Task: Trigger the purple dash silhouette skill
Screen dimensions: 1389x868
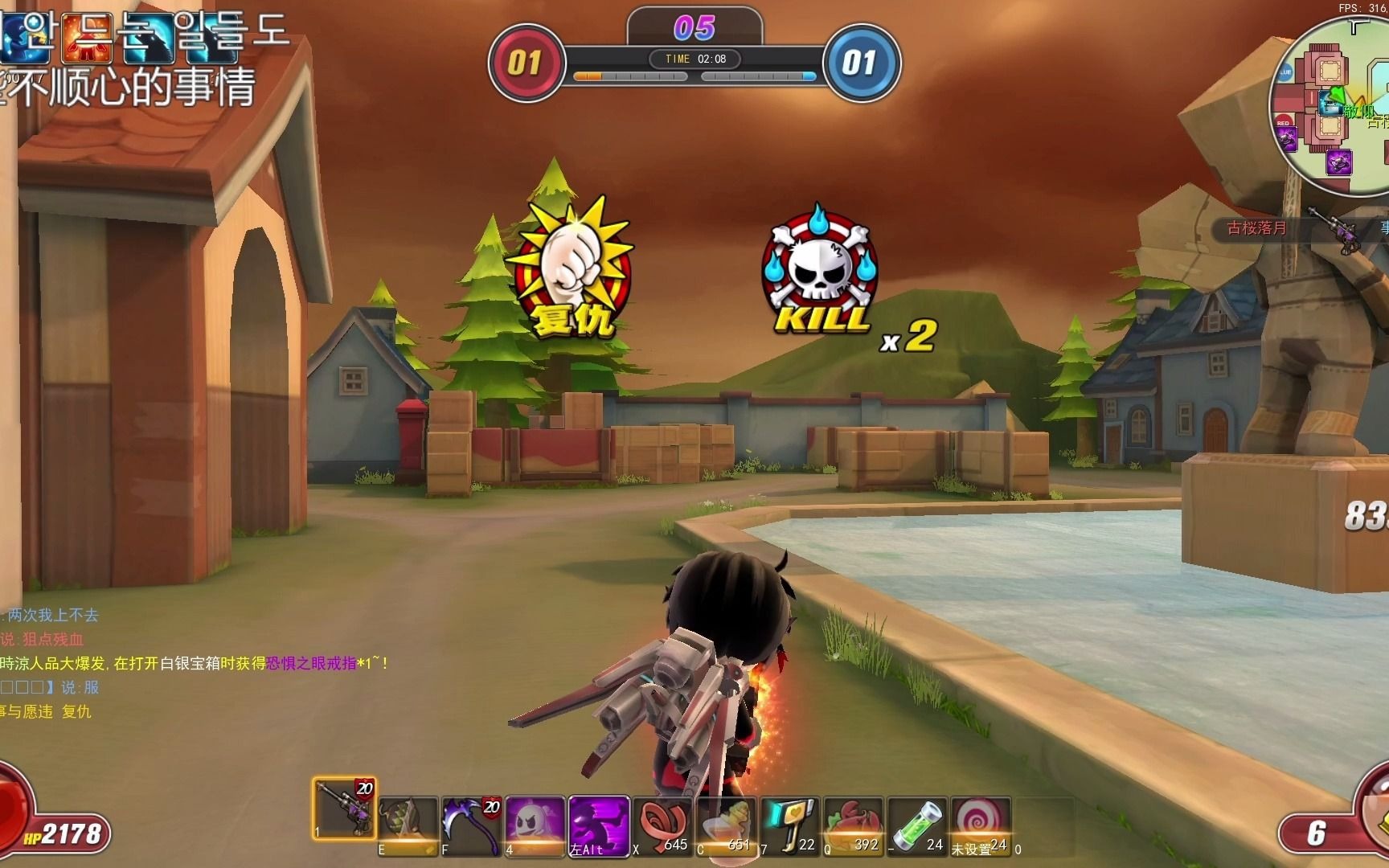Action: [598, 825]
